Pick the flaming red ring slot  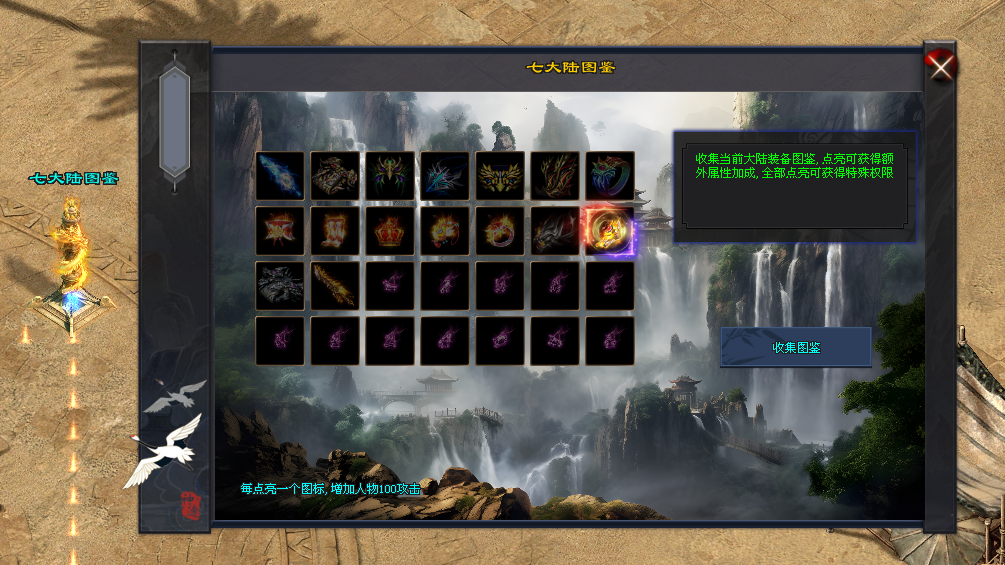(500, 231)
